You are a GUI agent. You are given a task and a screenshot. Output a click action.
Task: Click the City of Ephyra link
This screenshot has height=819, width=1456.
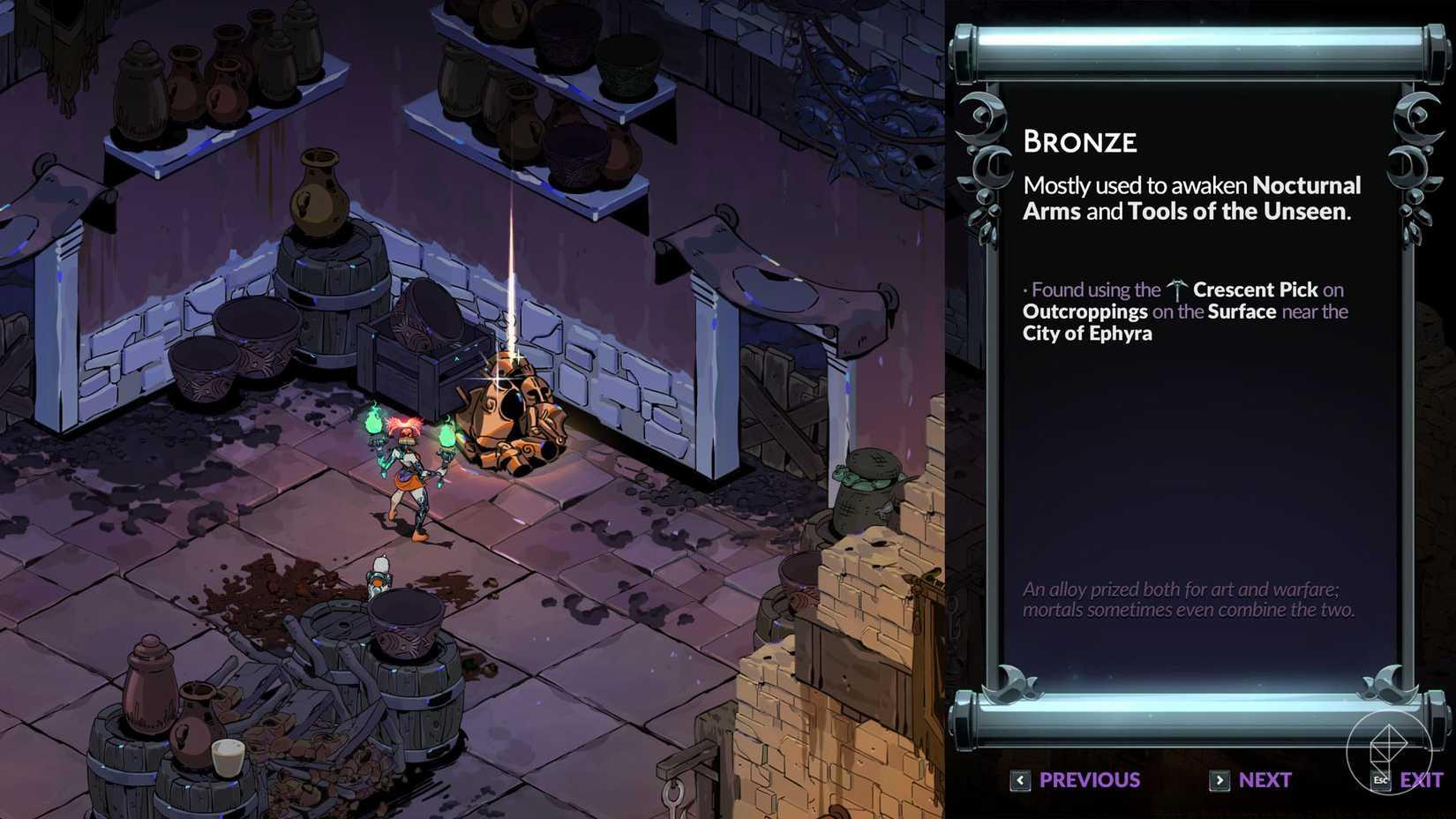1086,334
